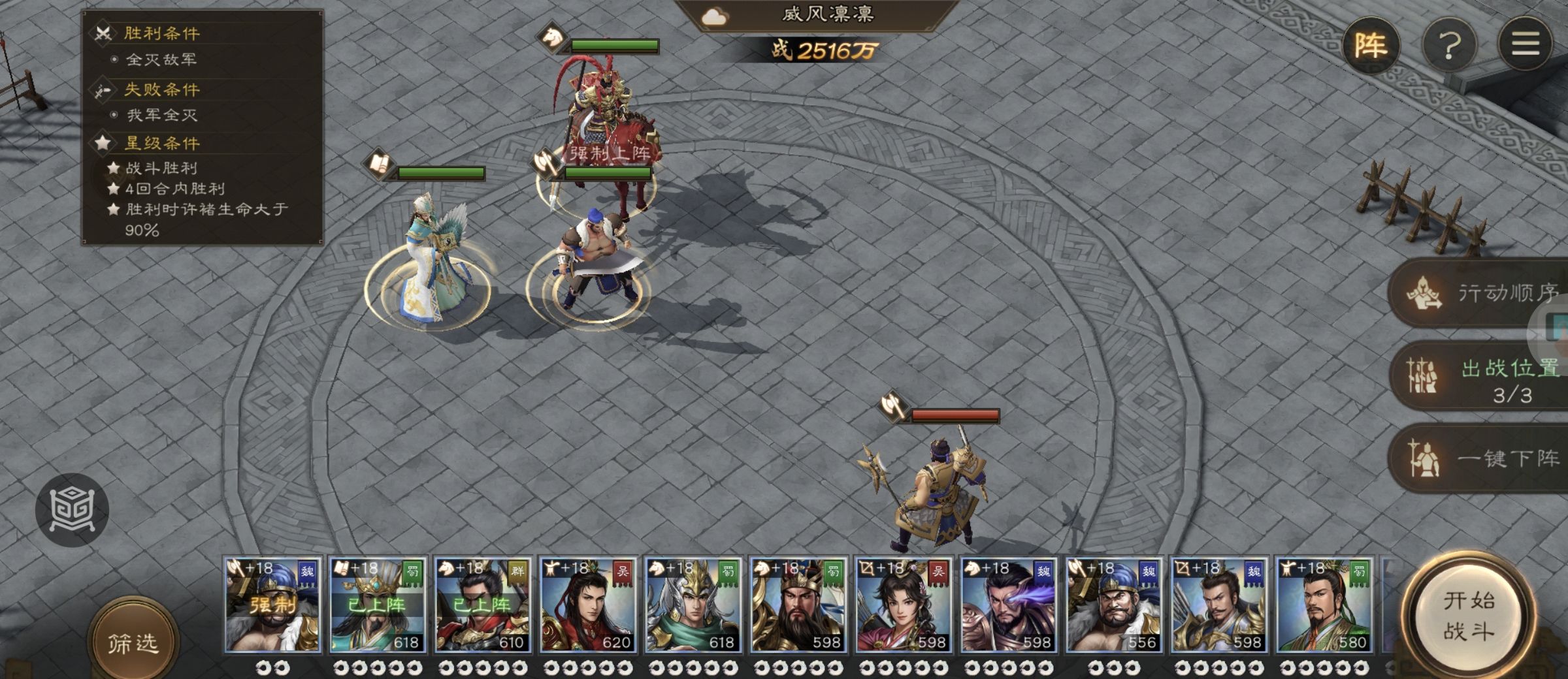Image resolution: width=1568 pixels, height=679 pixels.
Task: Select the purple-eyed level 598 Wei hero card
Action: click(x=1009, y=605)
